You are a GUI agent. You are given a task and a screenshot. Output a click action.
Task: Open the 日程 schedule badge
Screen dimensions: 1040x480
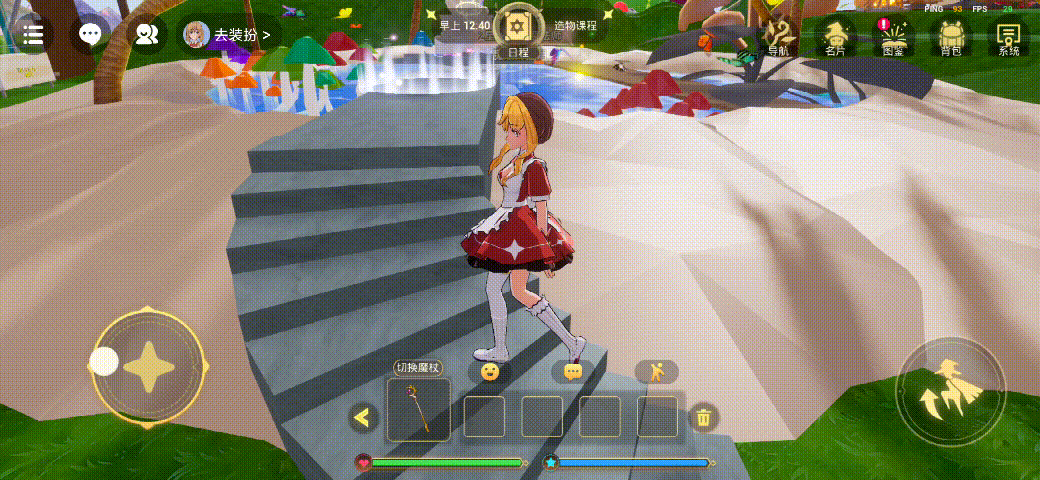(x=518, y=34)
